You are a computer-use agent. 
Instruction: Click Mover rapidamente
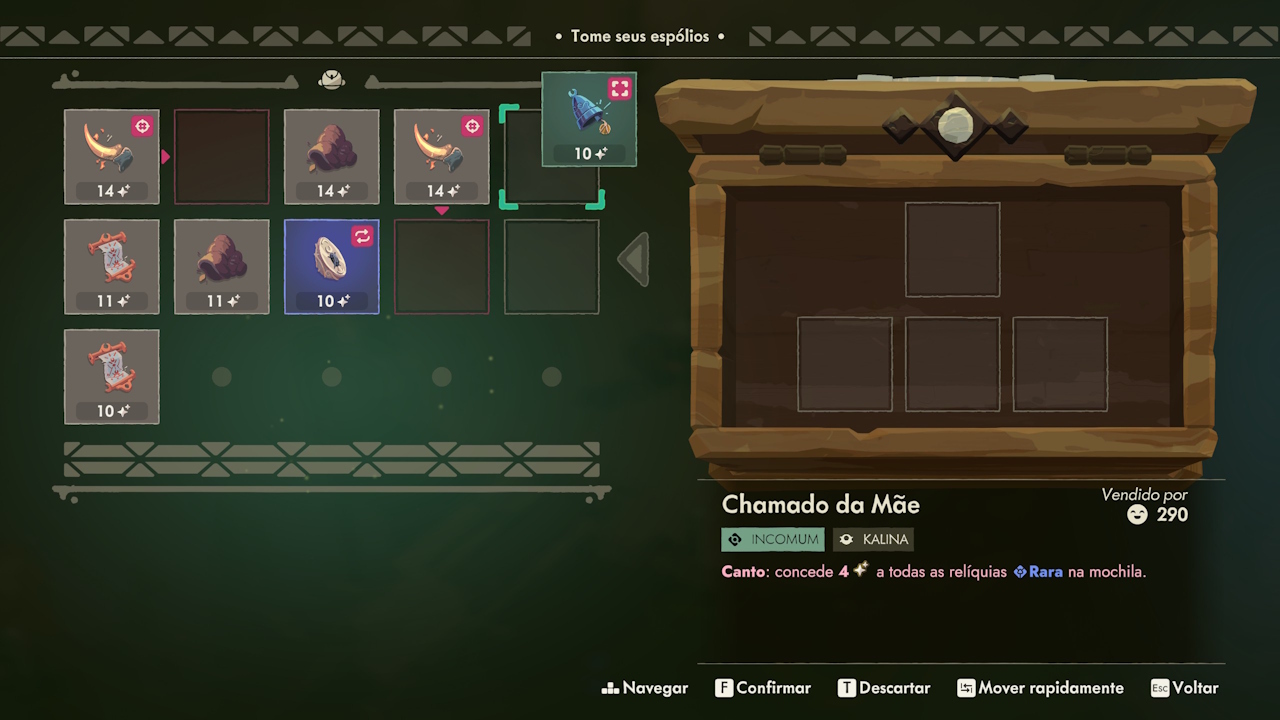click(1040, 688)
